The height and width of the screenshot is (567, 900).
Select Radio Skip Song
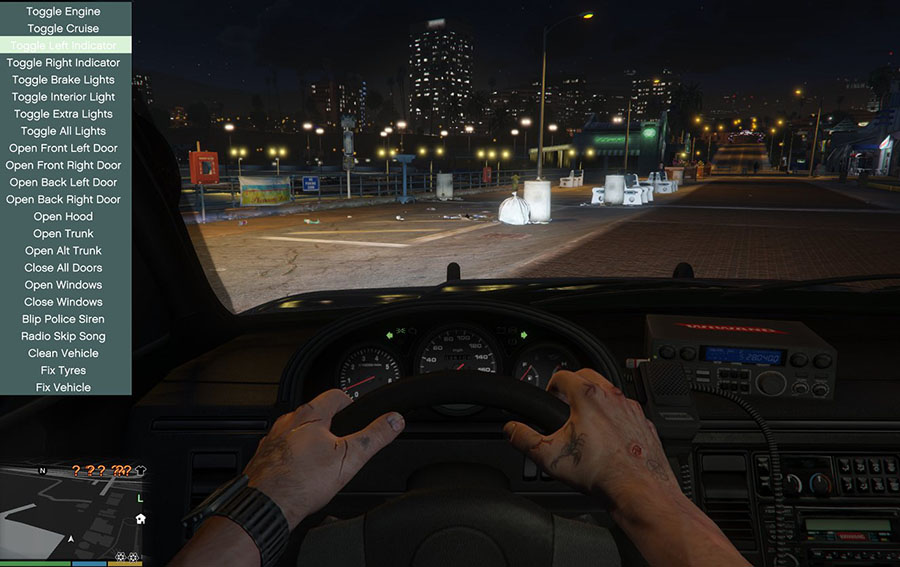(63, 336)
